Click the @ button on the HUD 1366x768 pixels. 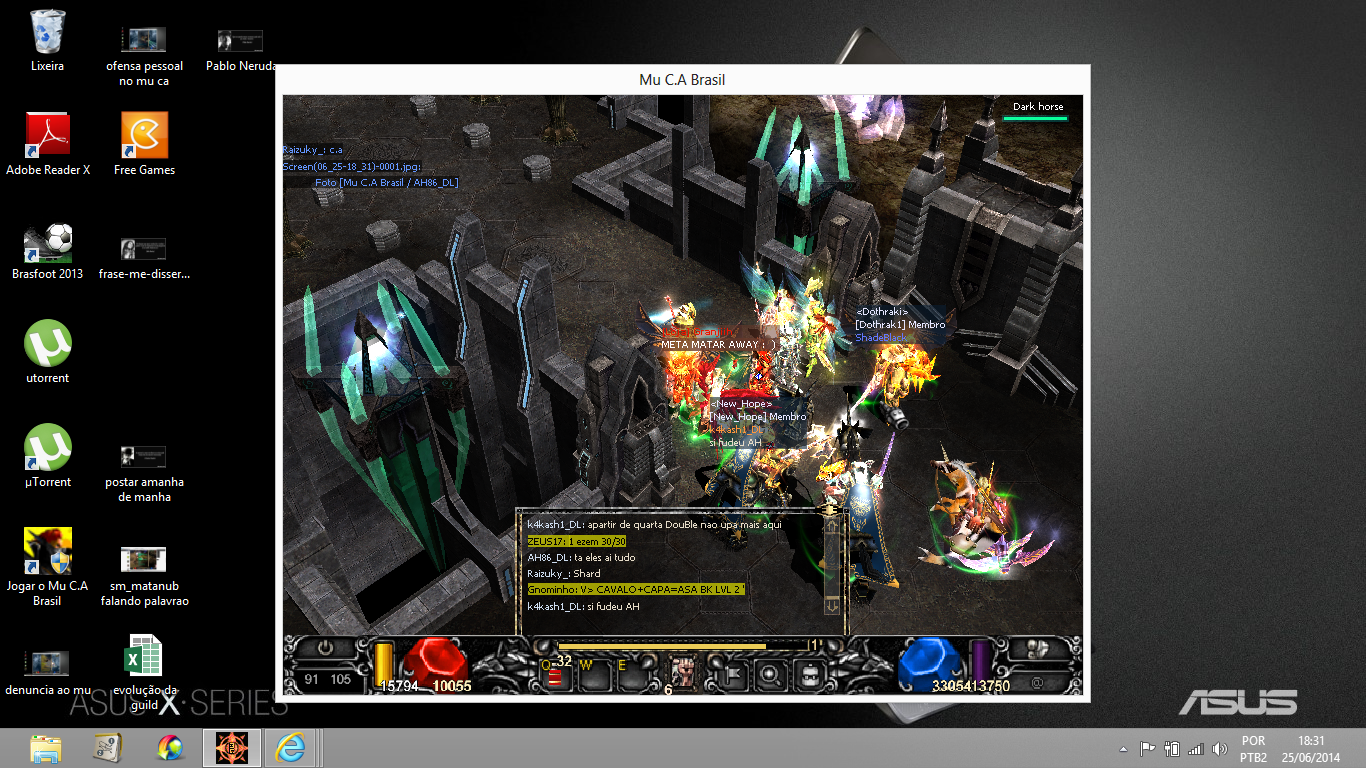[1036, 683]
